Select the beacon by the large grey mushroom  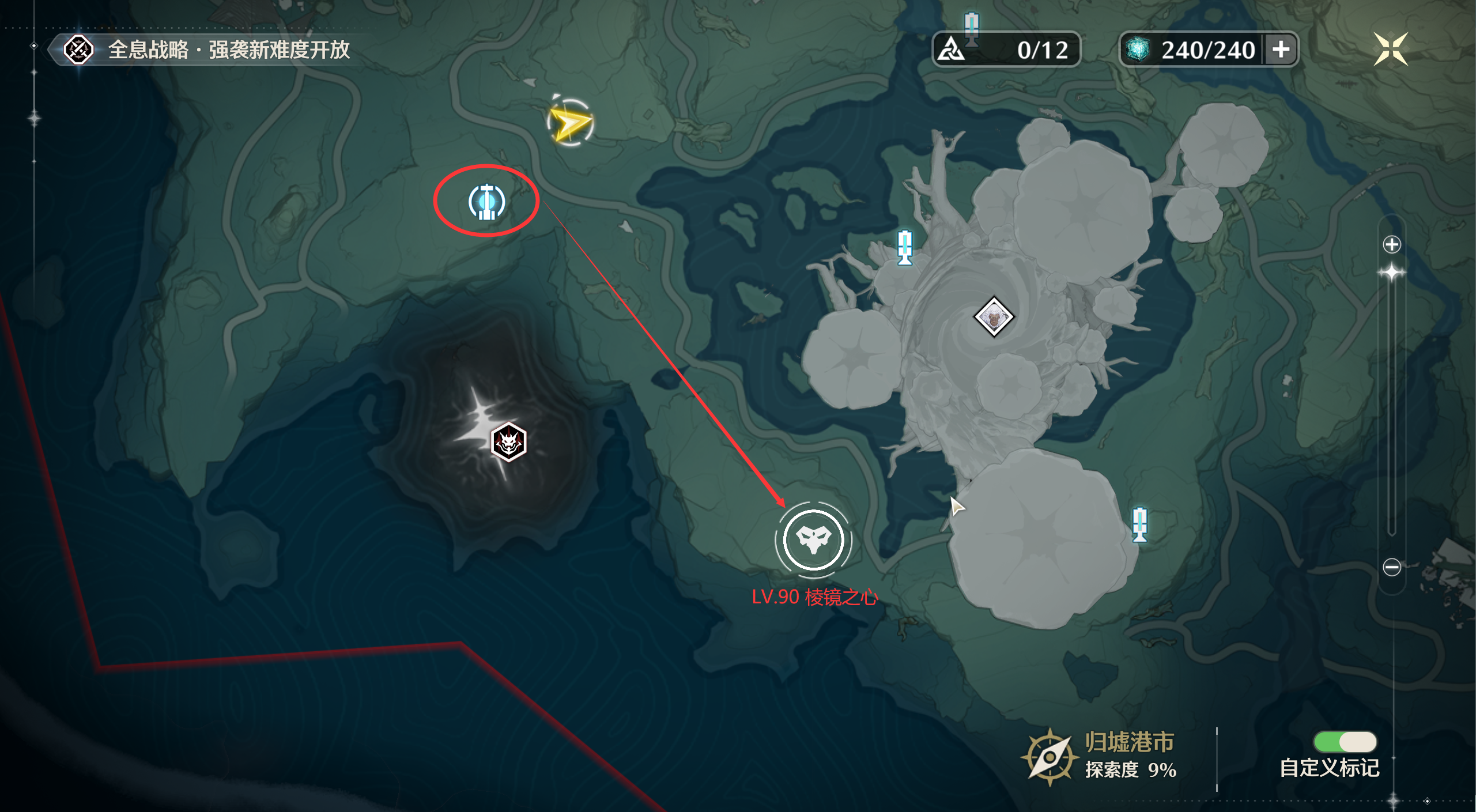1139,524
